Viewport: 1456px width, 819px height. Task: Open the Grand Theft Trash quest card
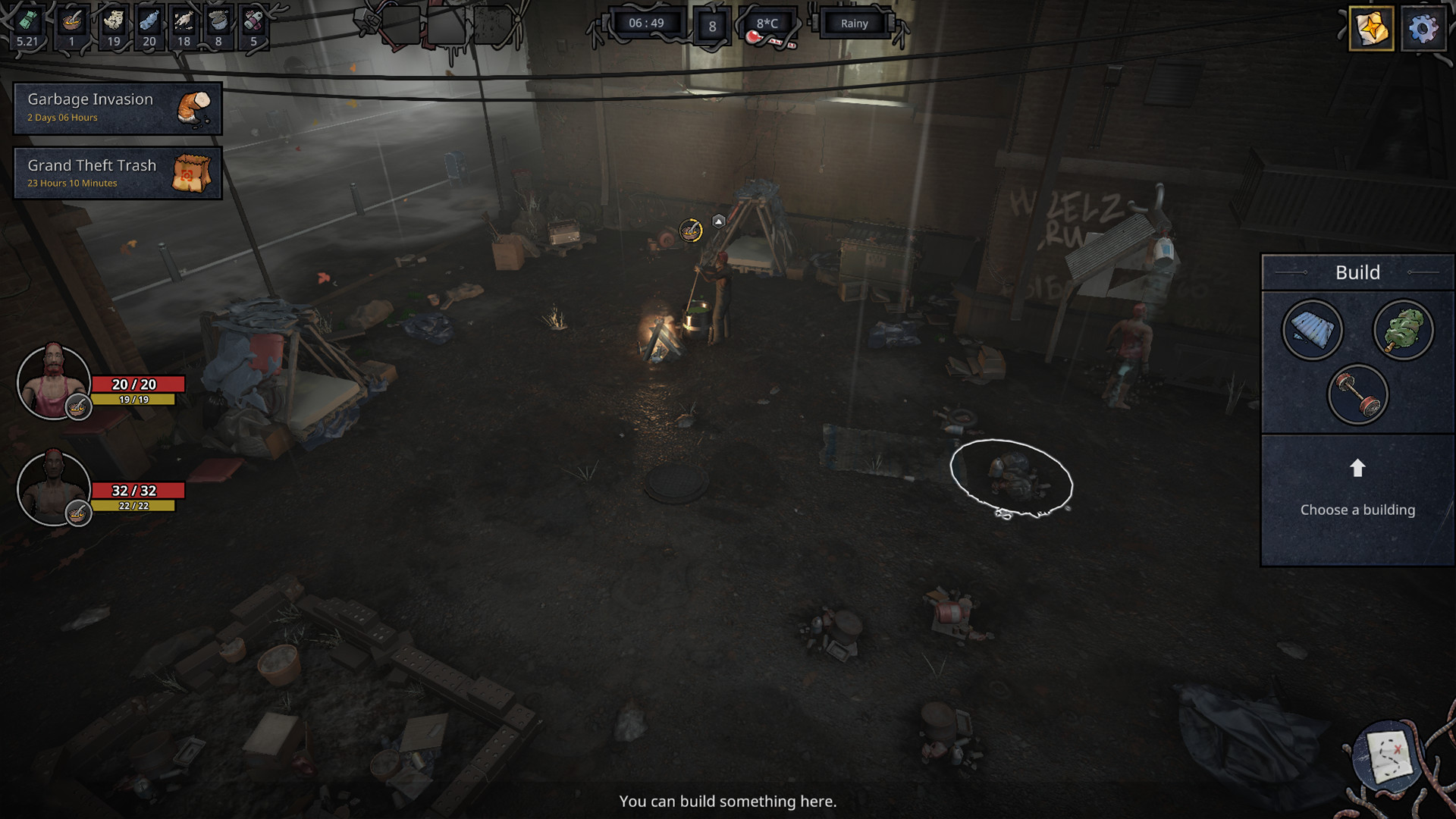coord(117,173)
